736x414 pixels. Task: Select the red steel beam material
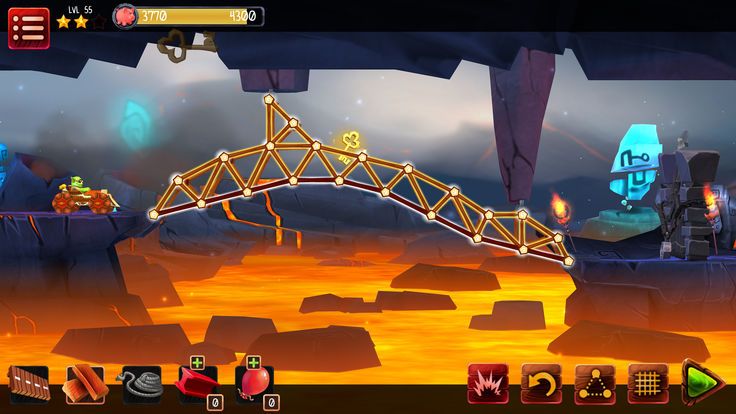click(197, 385)
